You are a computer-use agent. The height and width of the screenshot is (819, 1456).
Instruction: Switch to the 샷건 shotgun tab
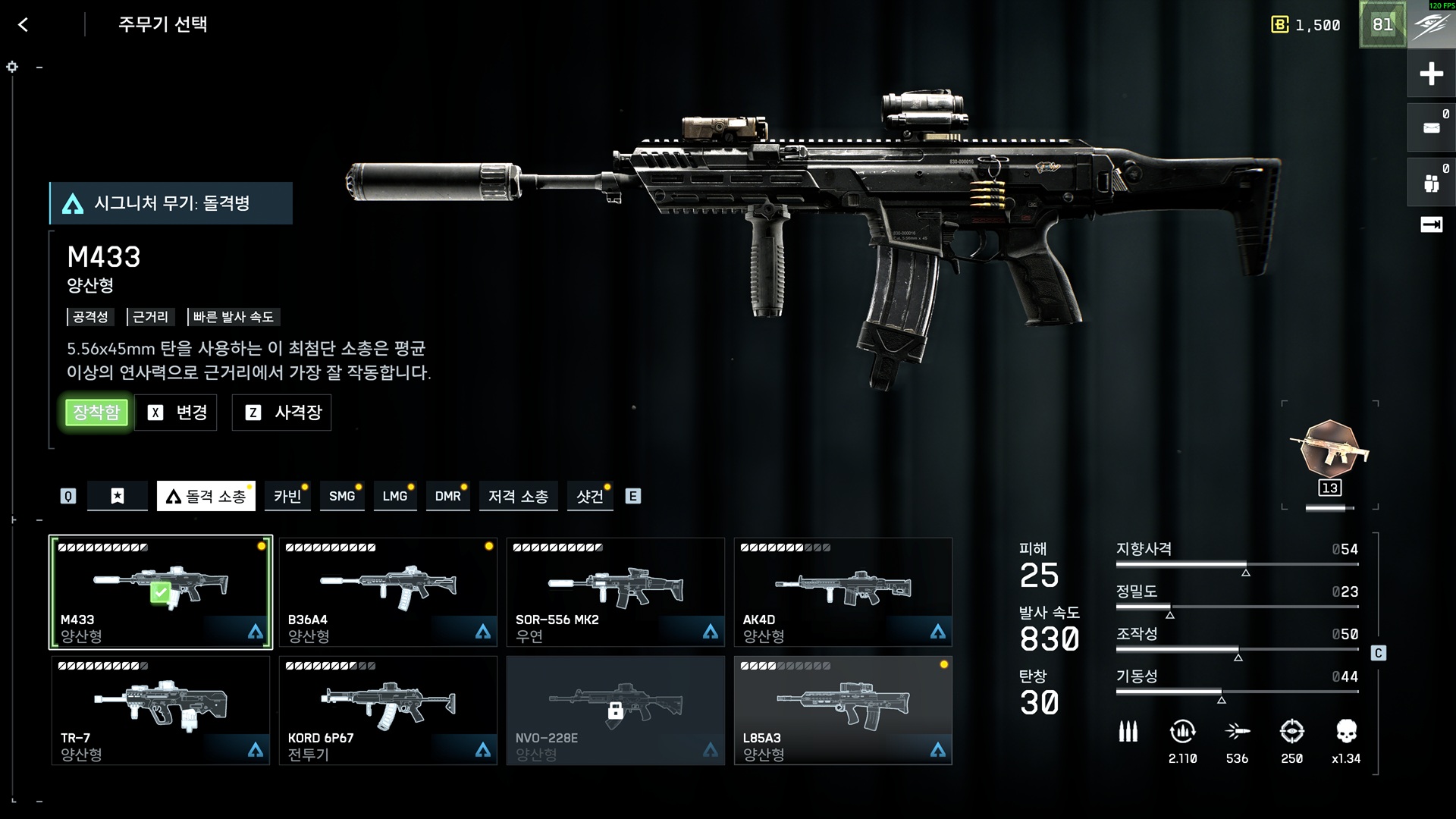[x=589, y=496]
